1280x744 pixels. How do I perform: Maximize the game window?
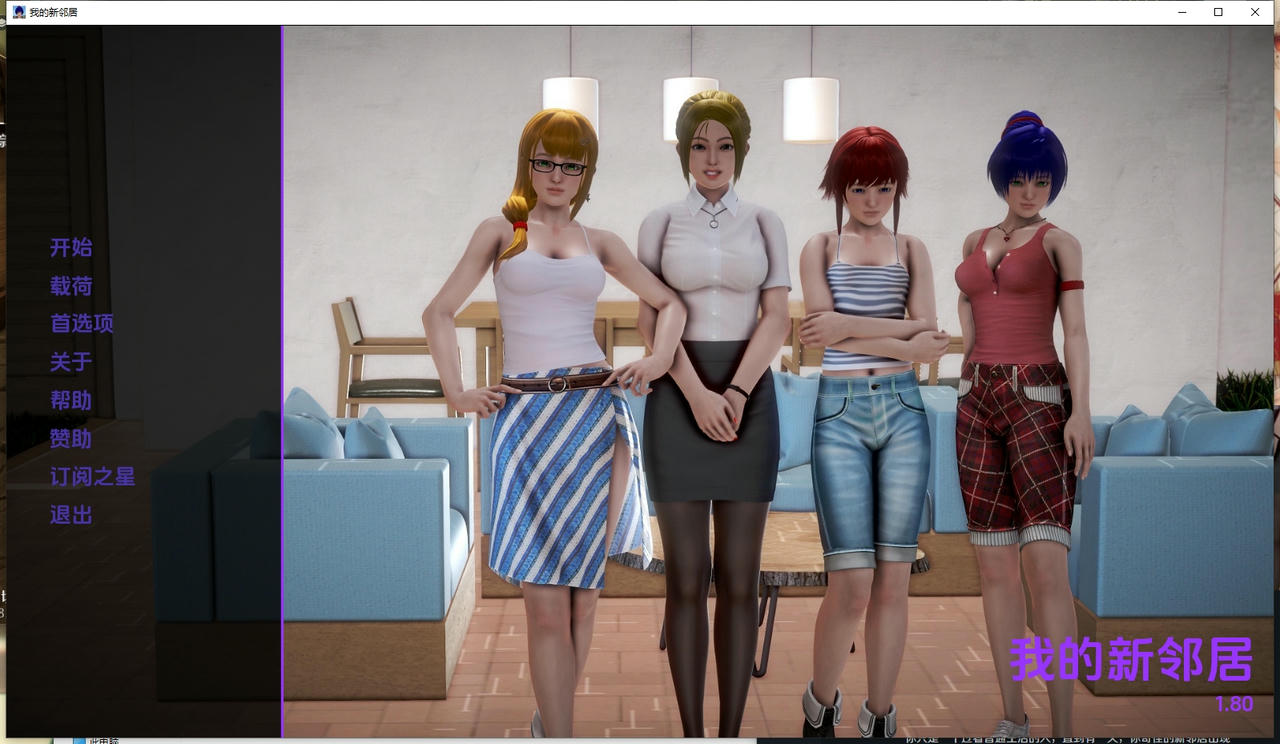(1218, 12)
